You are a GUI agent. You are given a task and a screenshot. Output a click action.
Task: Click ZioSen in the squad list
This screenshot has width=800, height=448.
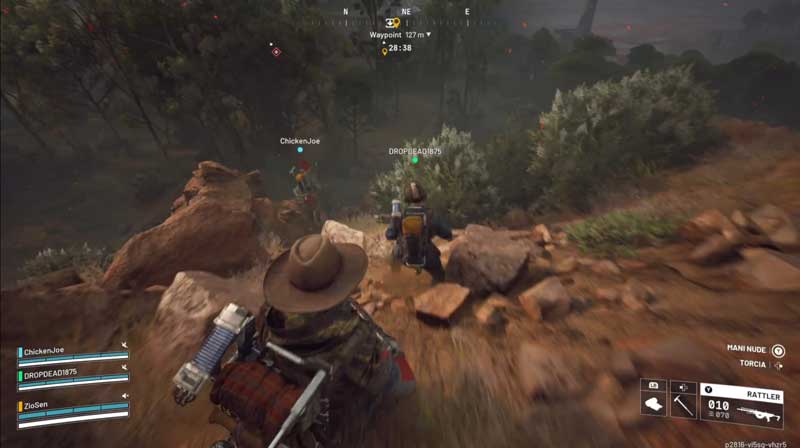point(37,406)
